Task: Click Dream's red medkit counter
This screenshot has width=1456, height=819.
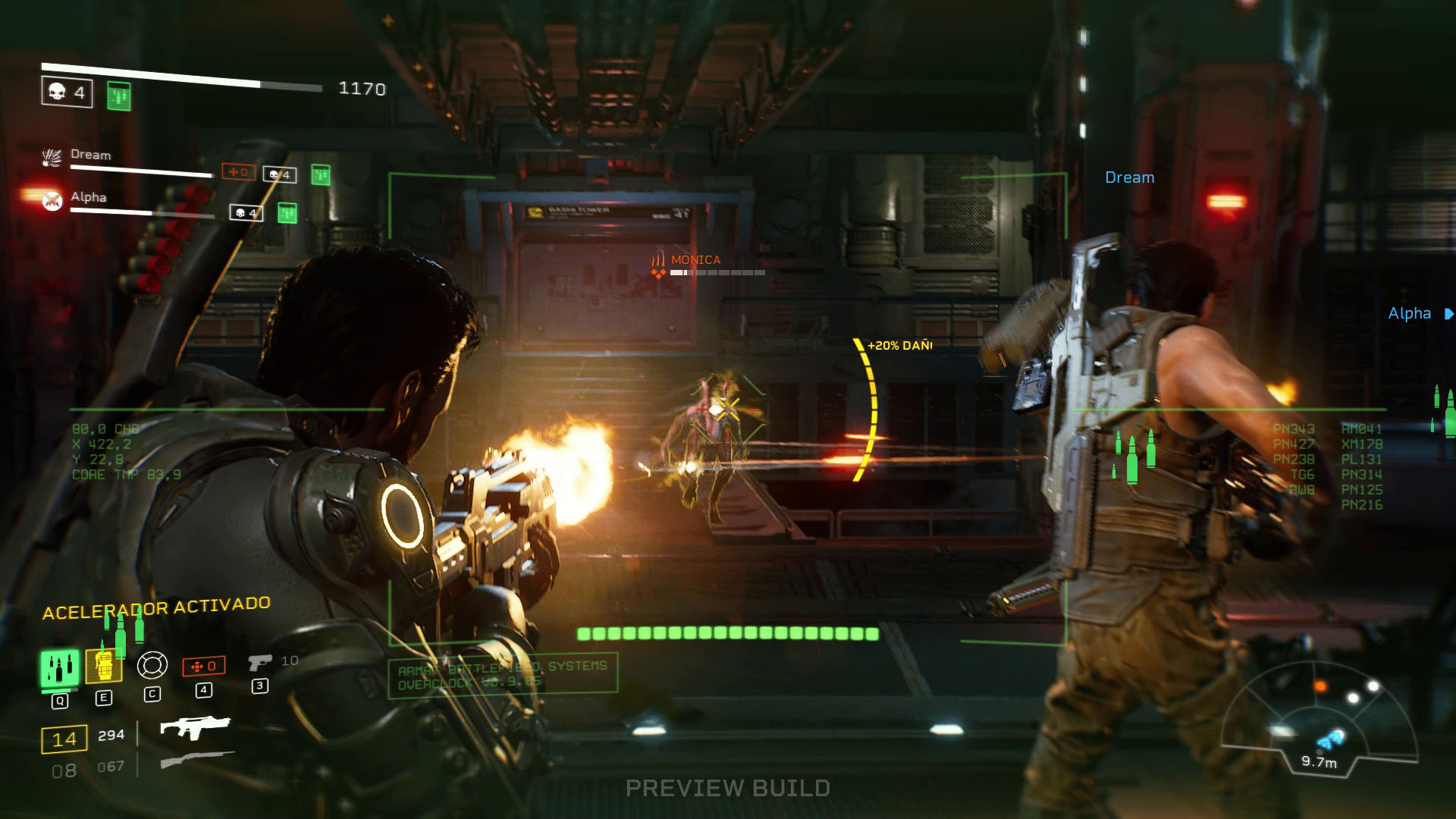Action: [x=238, y=172]
